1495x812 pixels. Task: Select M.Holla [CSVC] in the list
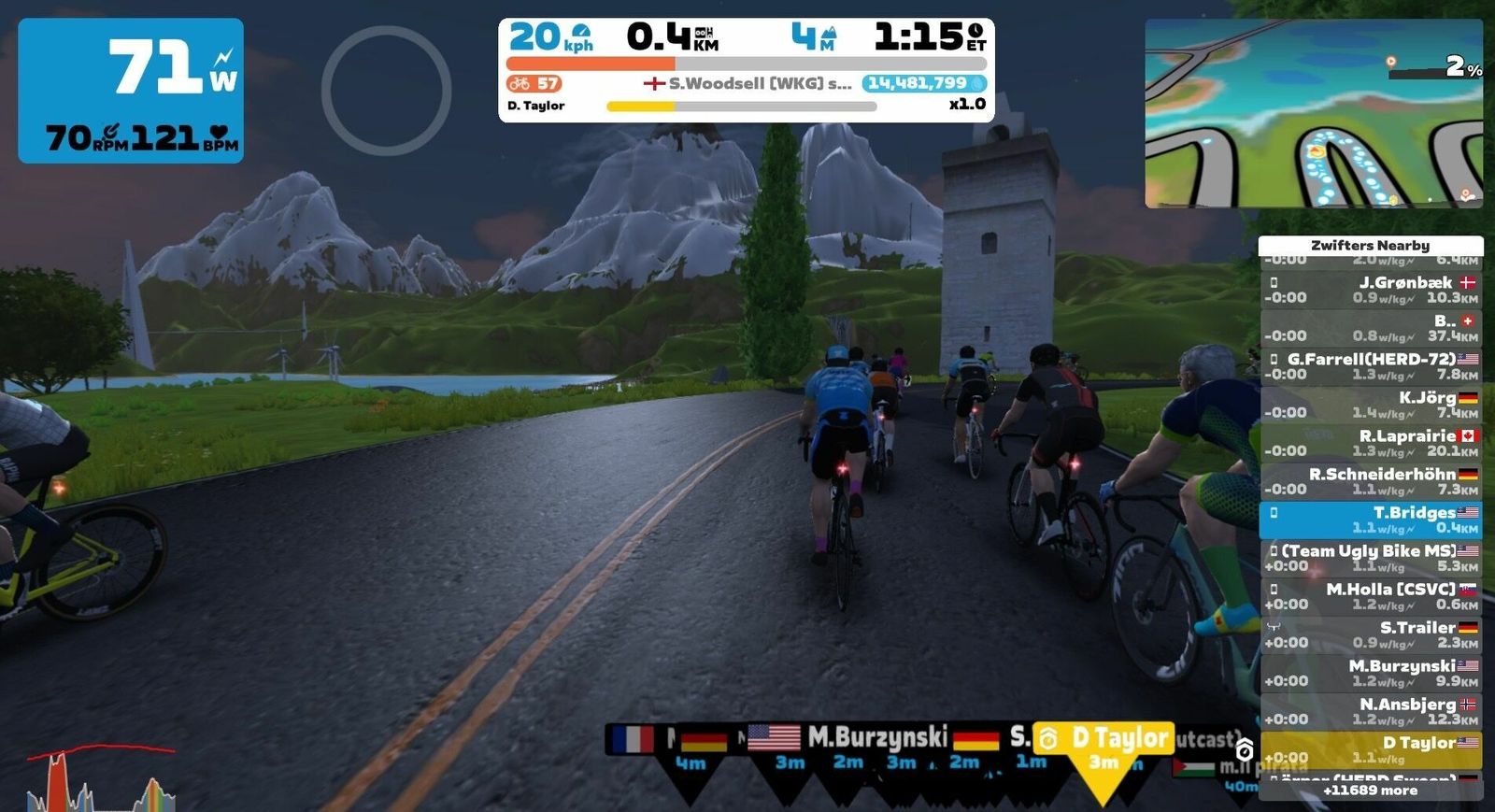point(1370,596)
